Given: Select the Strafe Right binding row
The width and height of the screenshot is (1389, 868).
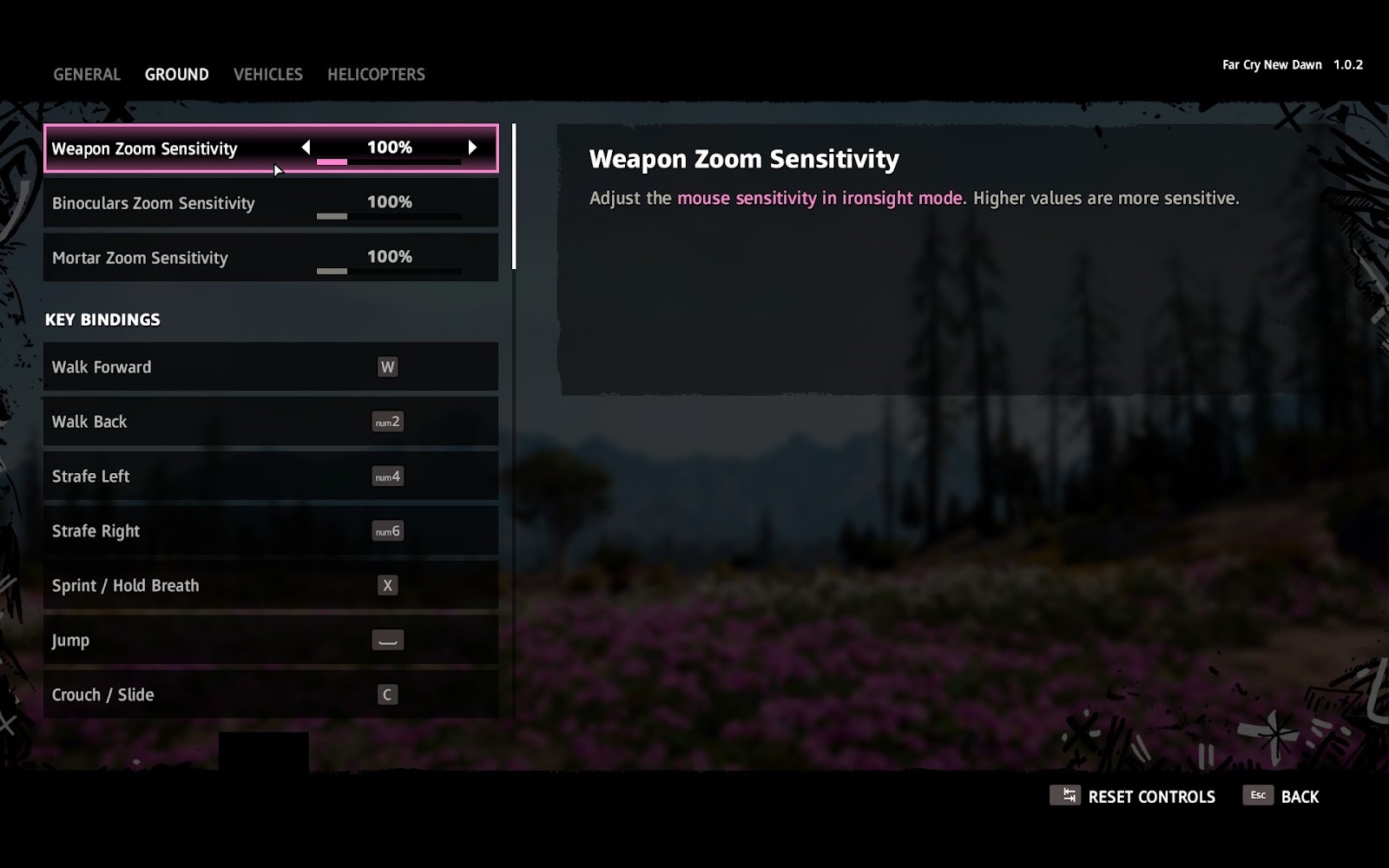Looking at the screenshot, I should coord(271,531).
